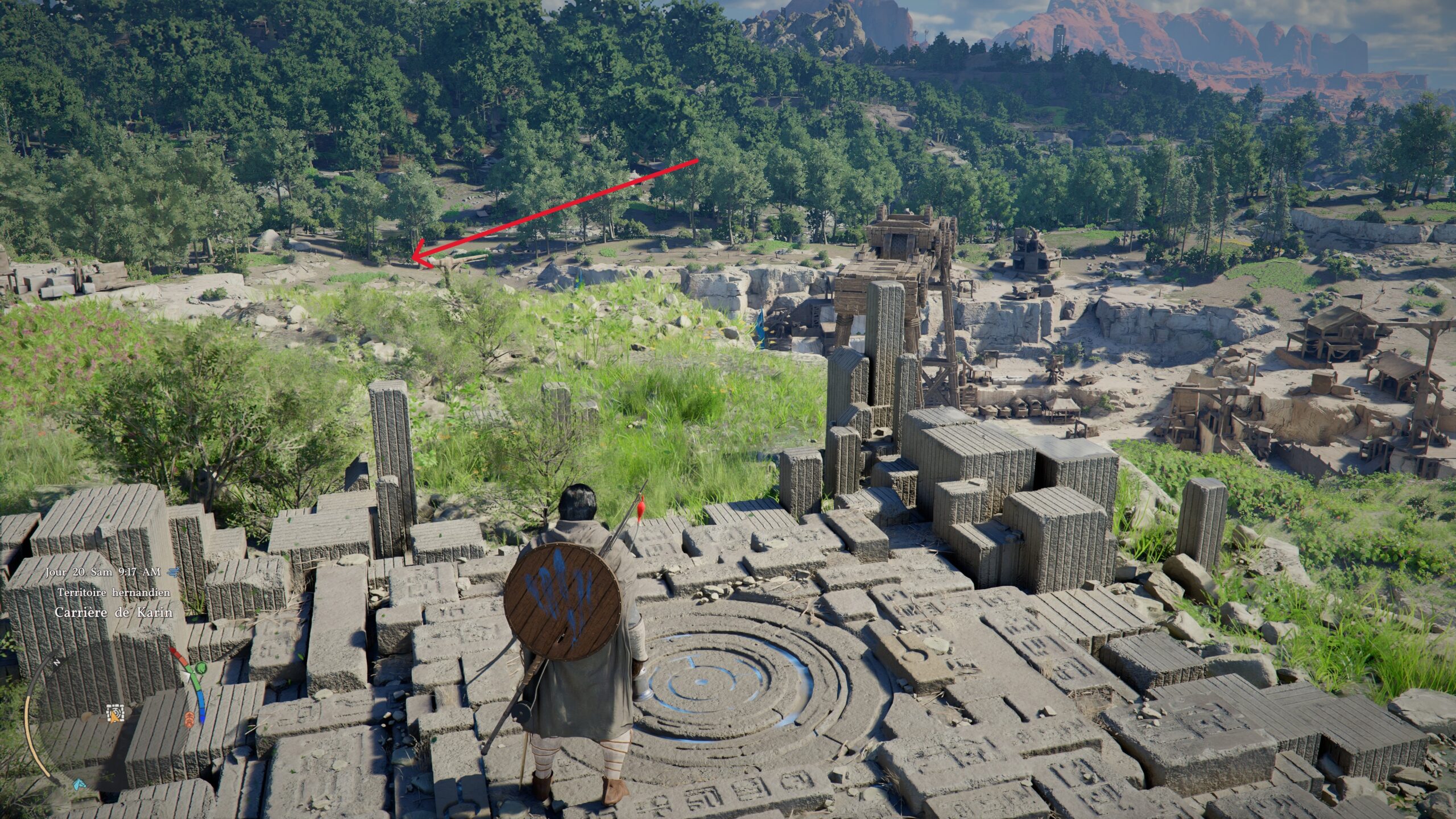Select the white square waypoint marker on minimap
This screenshot has height=819, width=1456.
(x=114, y=711)
